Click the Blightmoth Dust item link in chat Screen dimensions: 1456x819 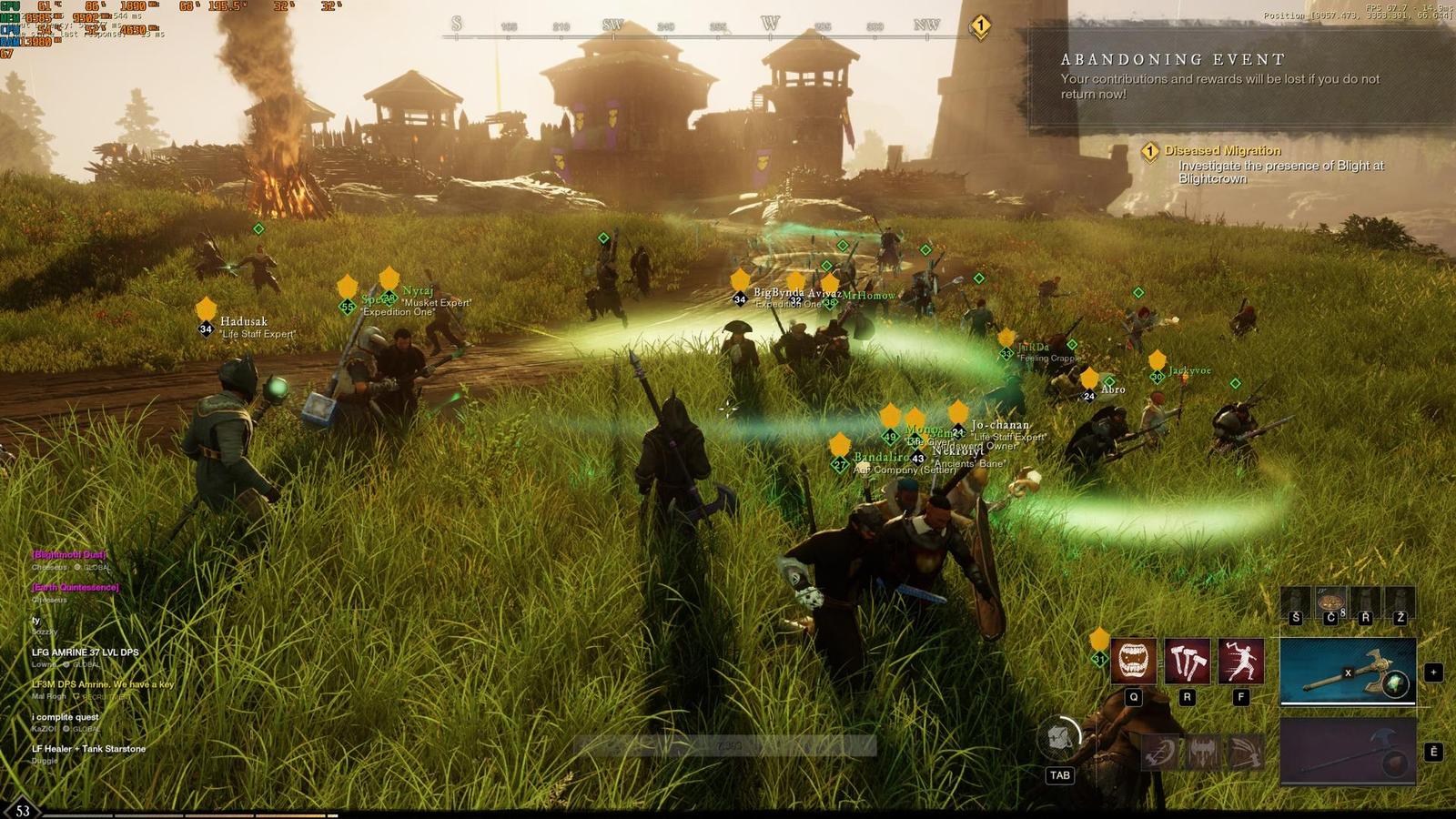(x=69, y=554)
